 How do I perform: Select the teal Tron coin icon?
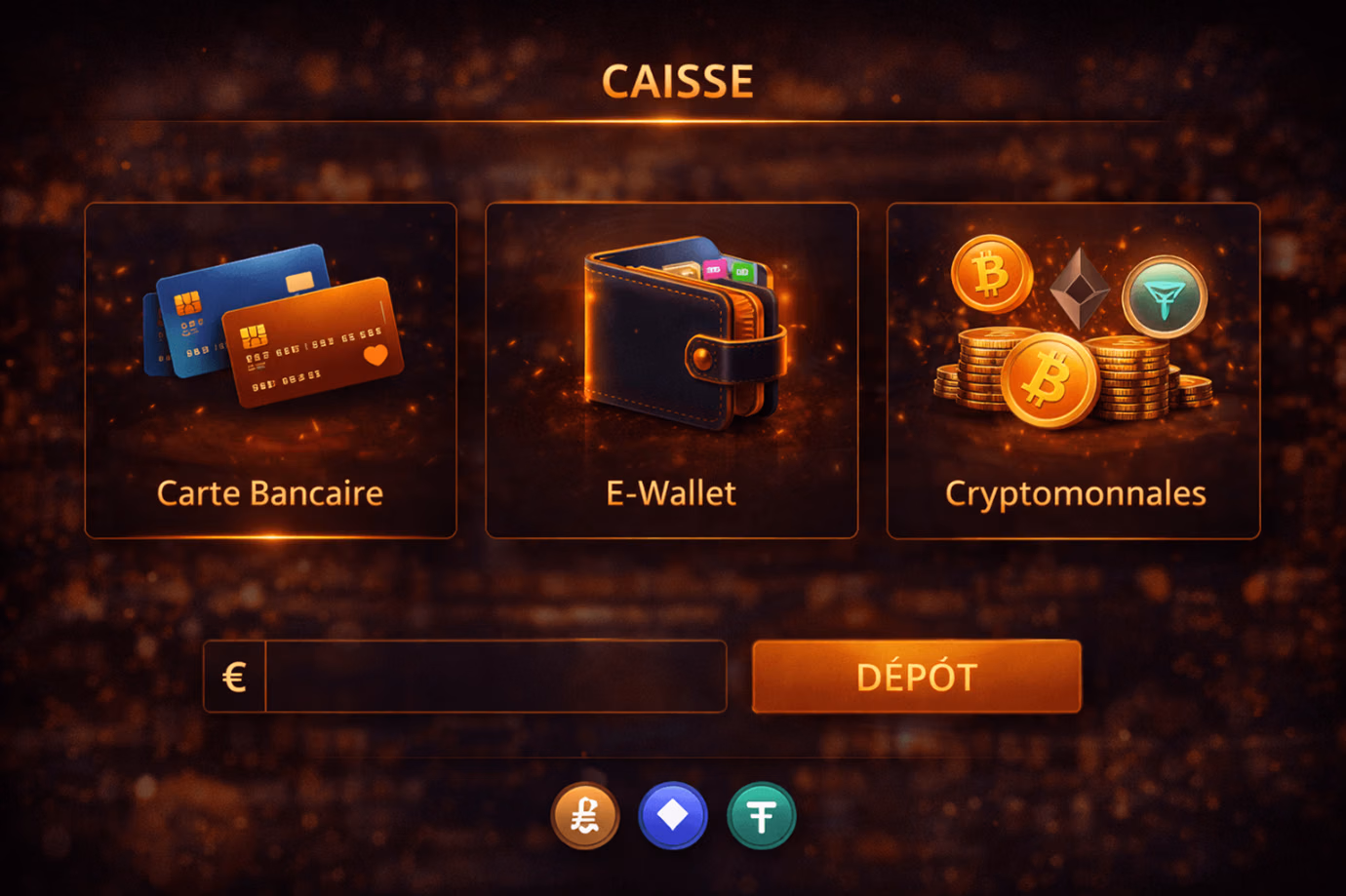tap(1166, 297)
